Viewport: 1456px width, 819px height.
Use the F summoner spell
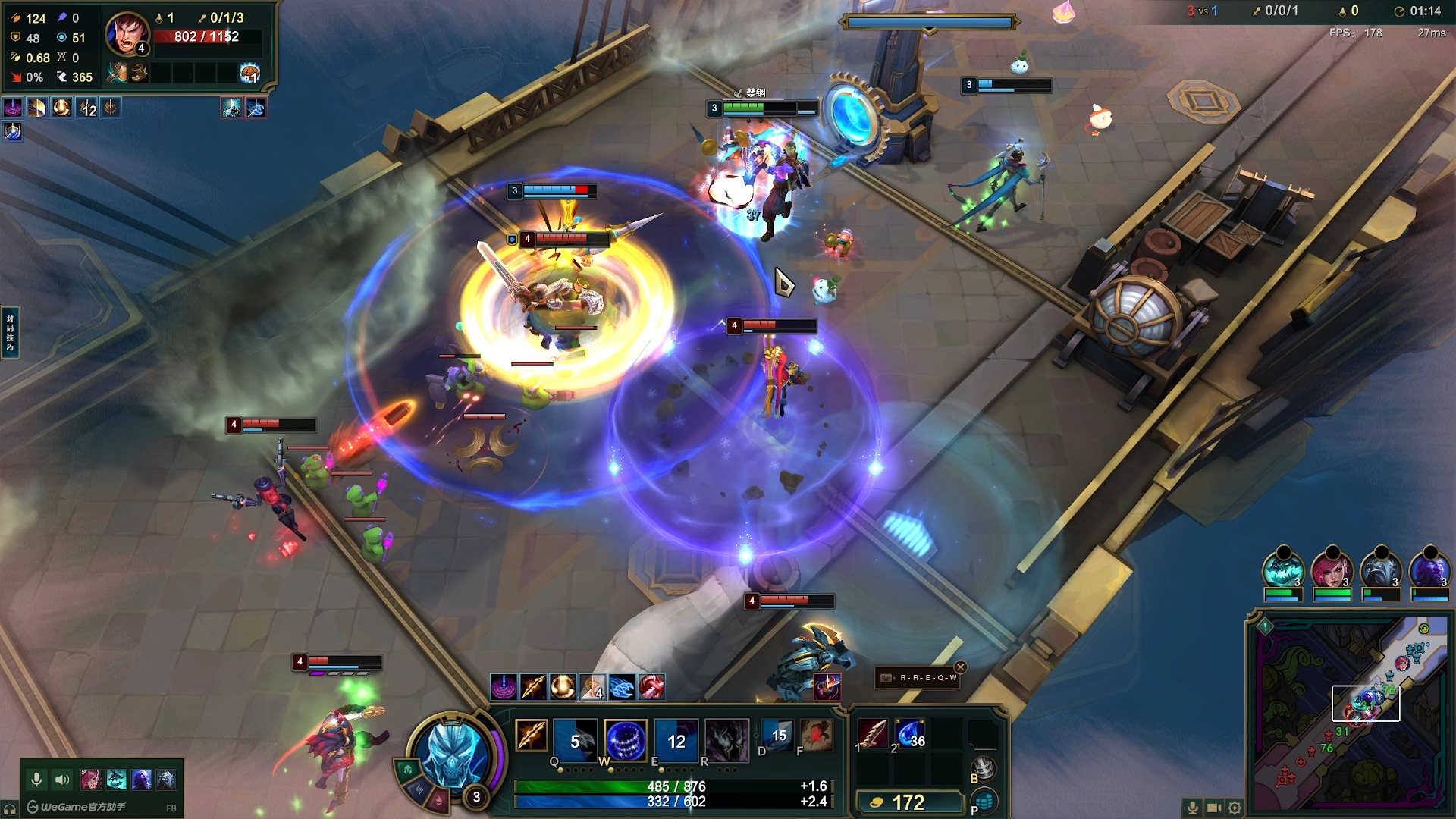point(817,736)
